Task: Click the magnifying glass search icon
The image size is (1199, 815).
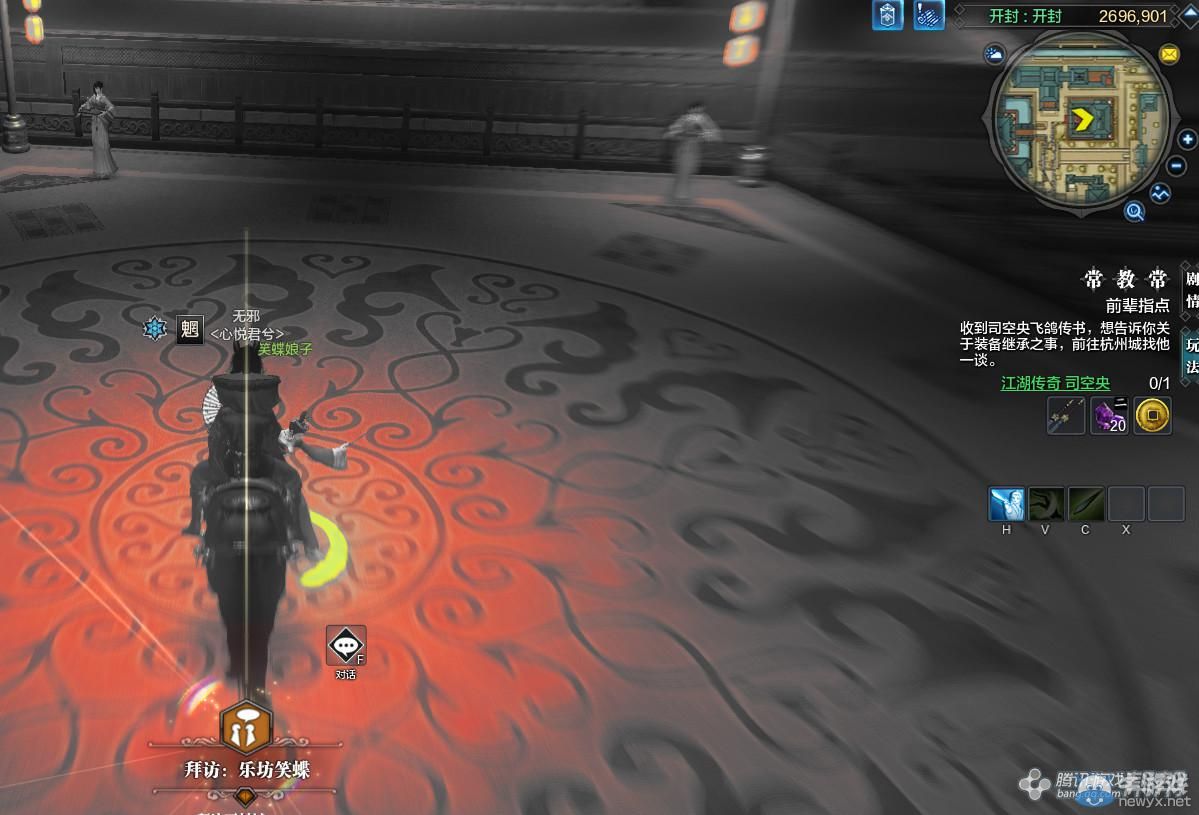Action: tap(1134, 211)
